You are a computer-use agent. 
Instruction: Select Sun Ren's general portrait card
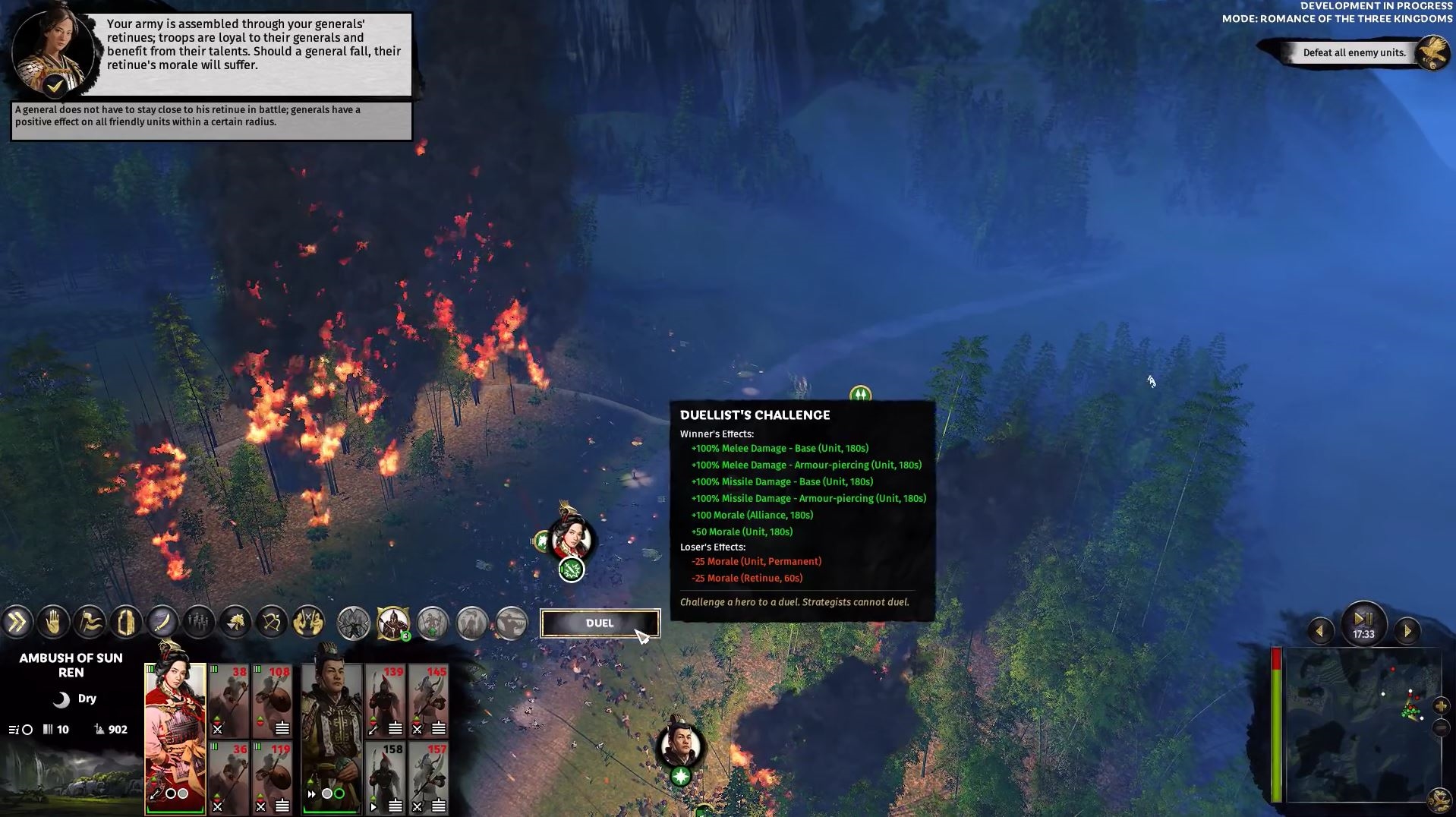pyautogui.click(x=175, y=738)
